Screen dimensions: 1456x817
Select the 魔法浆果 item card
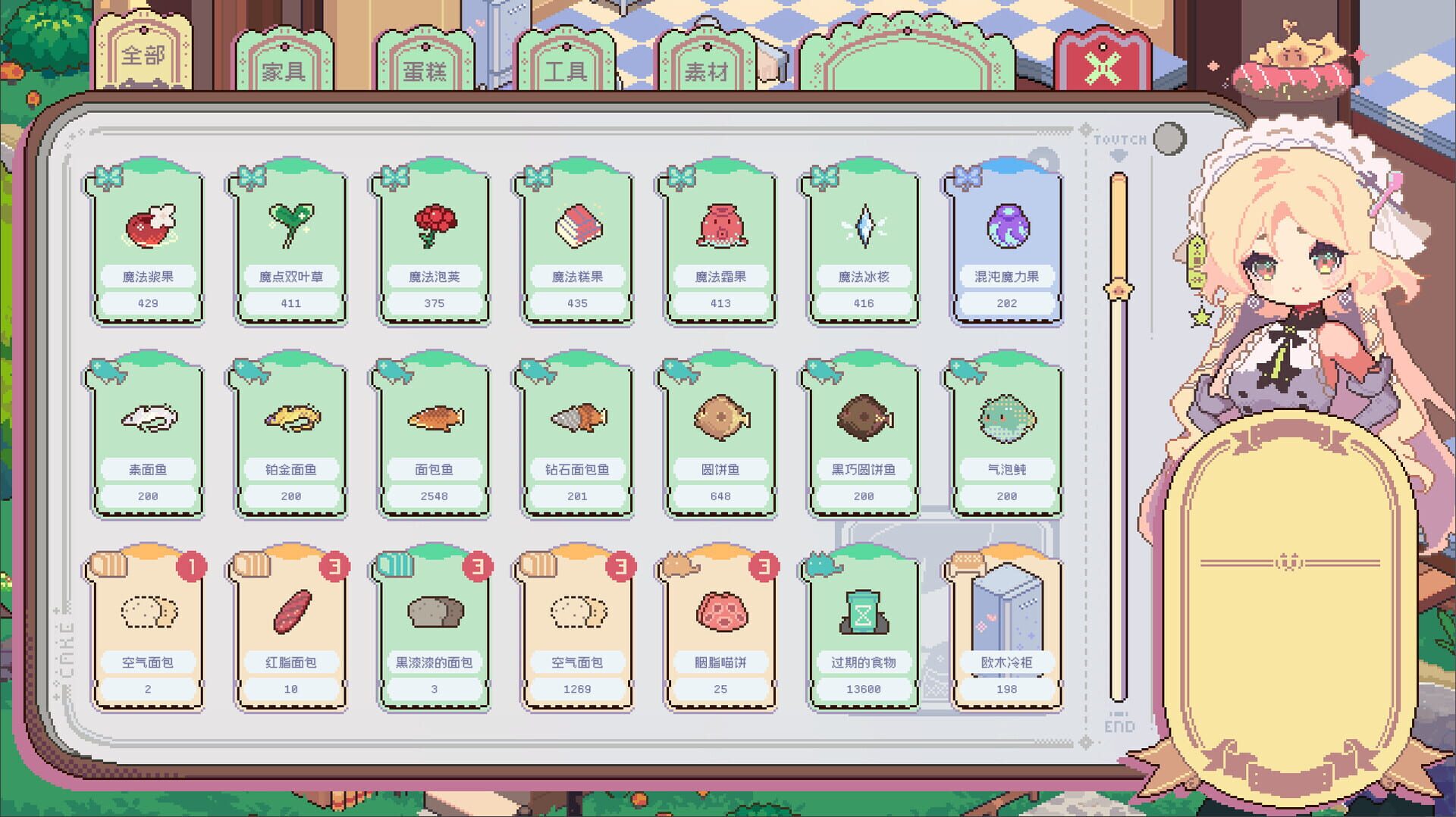point(147,243)
